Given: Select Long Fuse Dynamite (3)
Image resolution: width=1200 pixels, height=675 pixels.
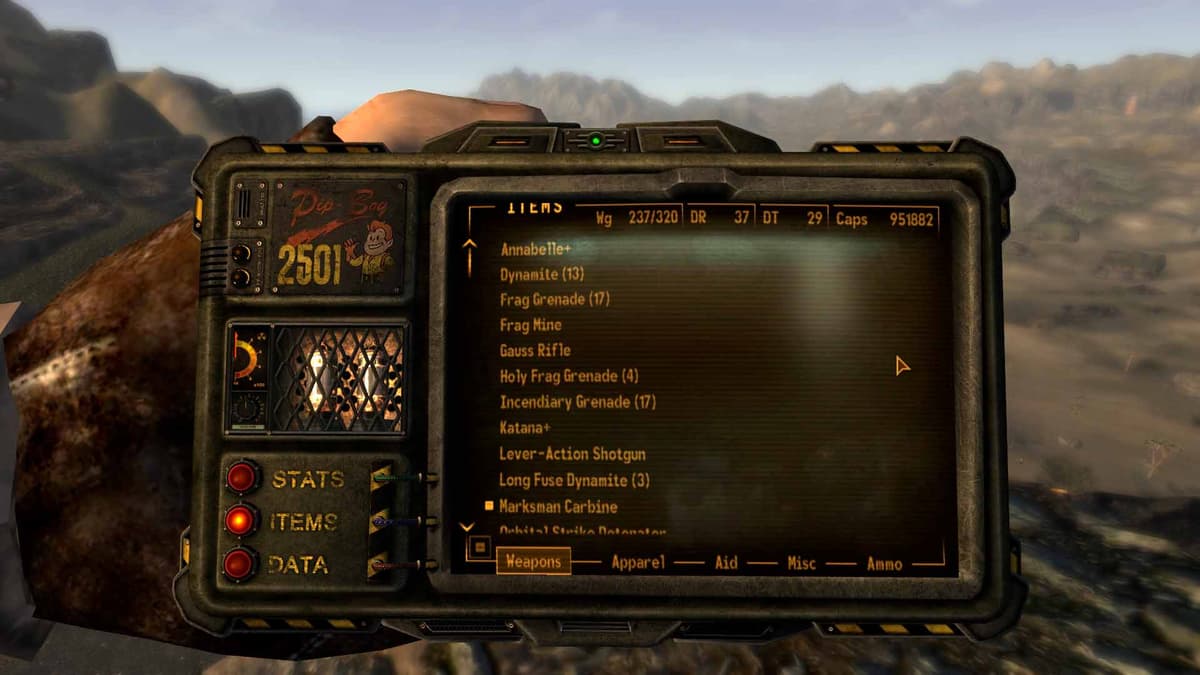Looking at the screenshot, I should tap(574, 480).
